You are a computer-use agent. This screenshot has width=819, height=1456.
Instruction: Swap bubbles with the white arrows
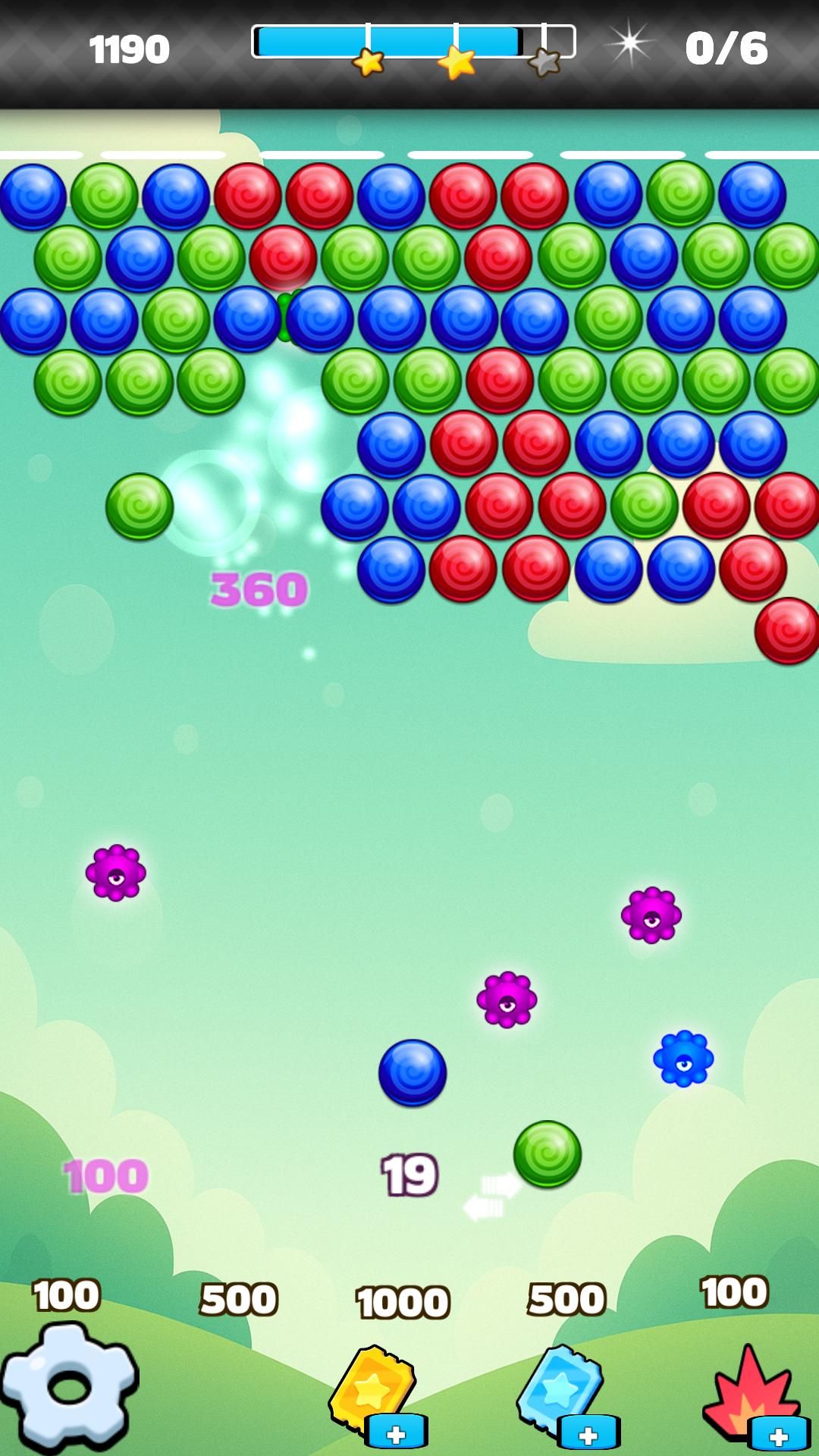[491, 1197]
